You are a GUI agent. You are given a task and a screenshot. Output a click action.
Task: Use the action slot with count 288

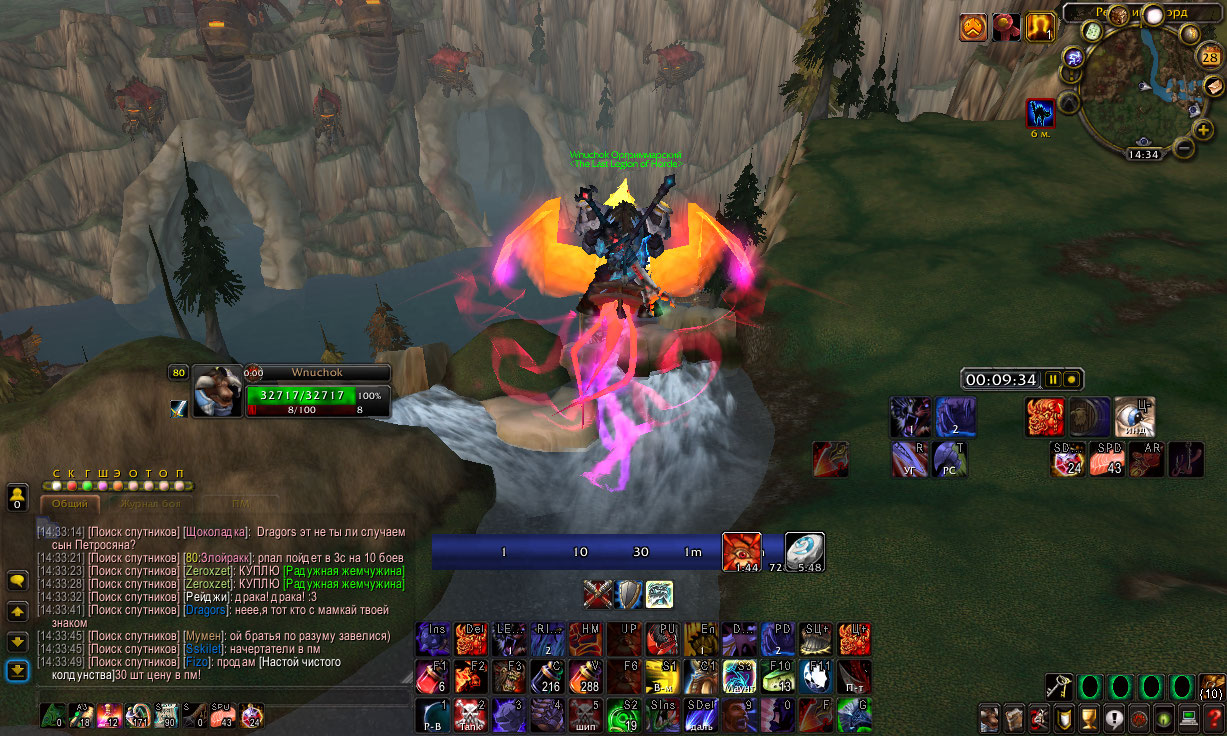tap(586, 677)
